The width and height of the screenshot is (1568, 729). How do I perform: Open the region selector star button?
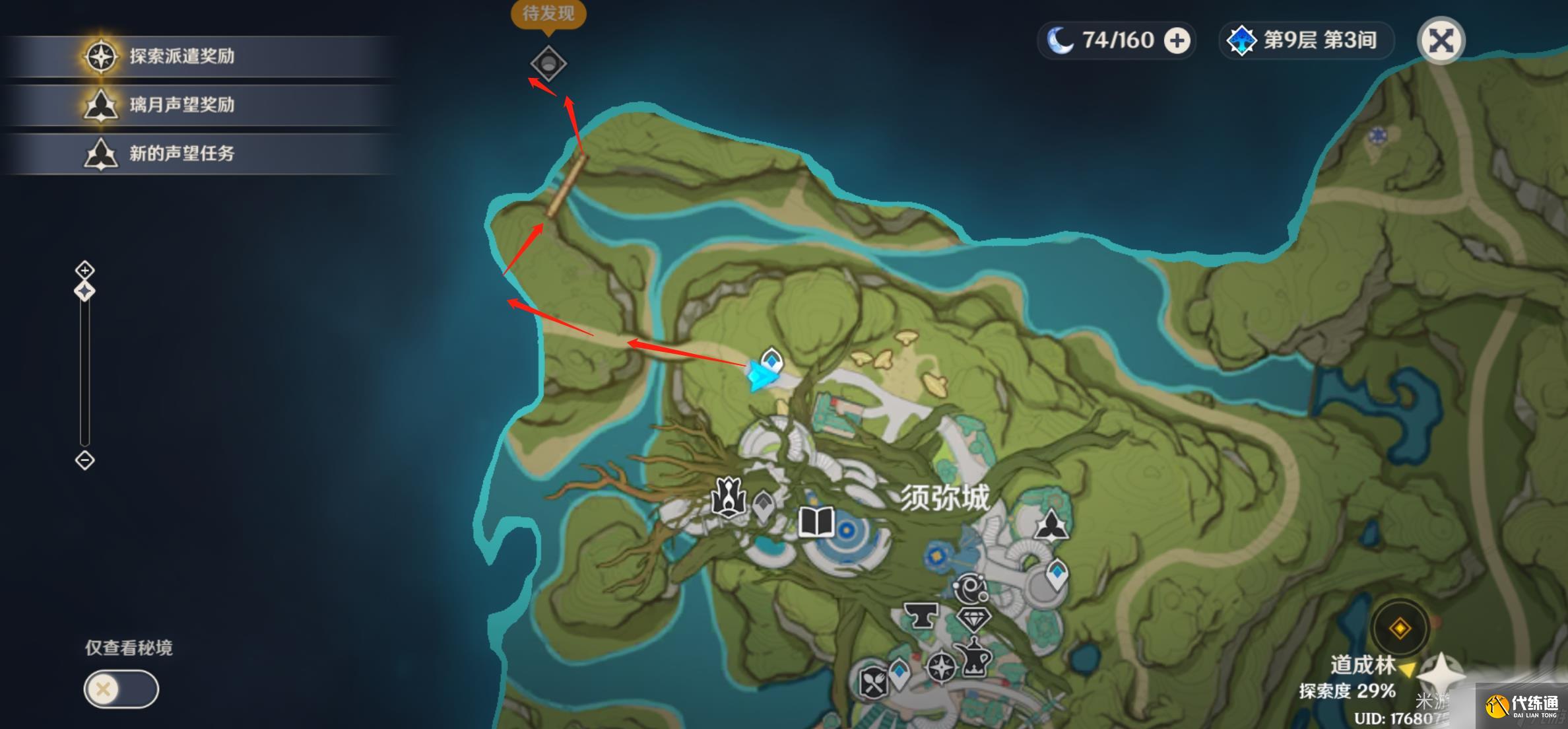click(x=1441, y=675)
